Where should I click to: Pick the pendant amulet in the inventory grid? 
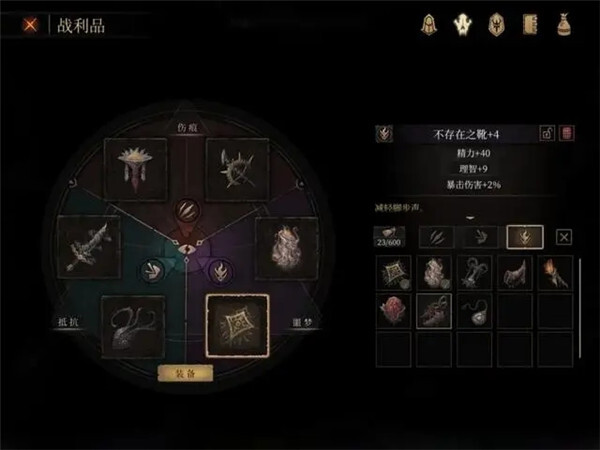pyautogui.click(x=475, y=311)
